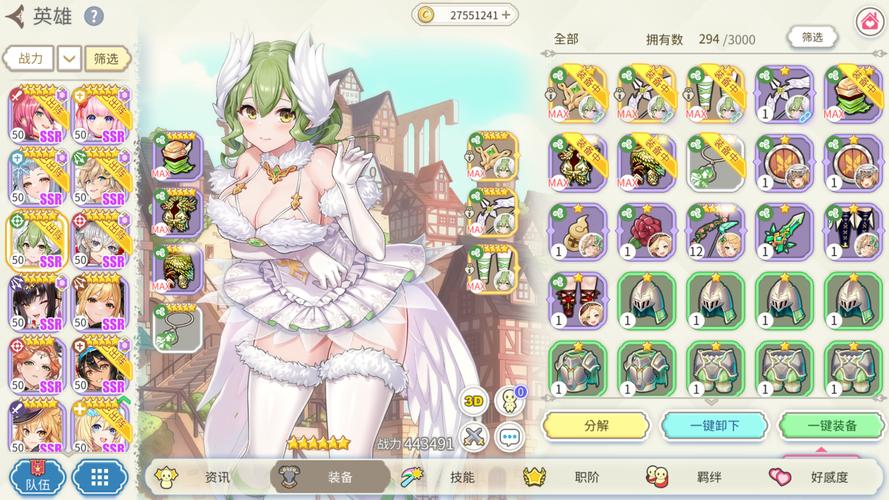Open the 好感度 affection tab
The height and width of the screenshot is (500, 889).
(817, 477)
